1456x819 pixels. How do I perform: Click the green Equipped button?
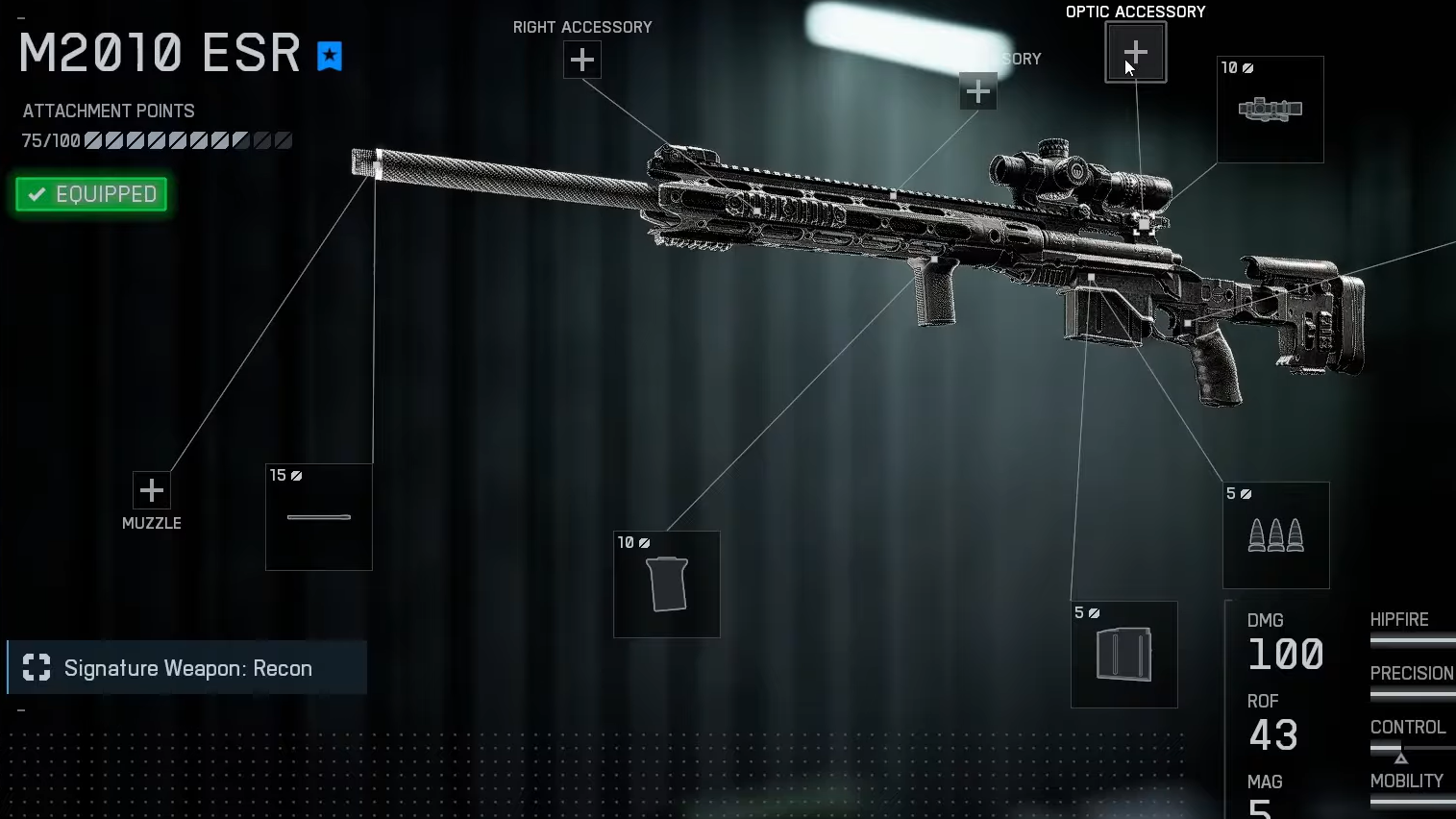(x=92, y=194)
